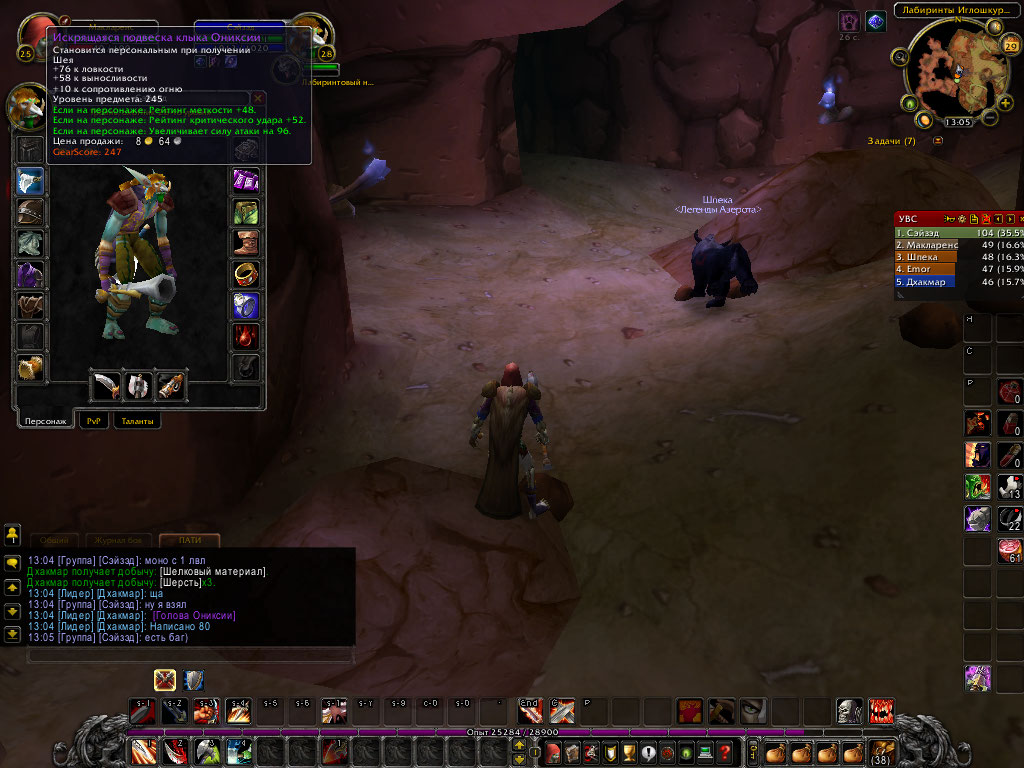
Task: Select the curved dagger weapon slot
Action: (106, 385)
